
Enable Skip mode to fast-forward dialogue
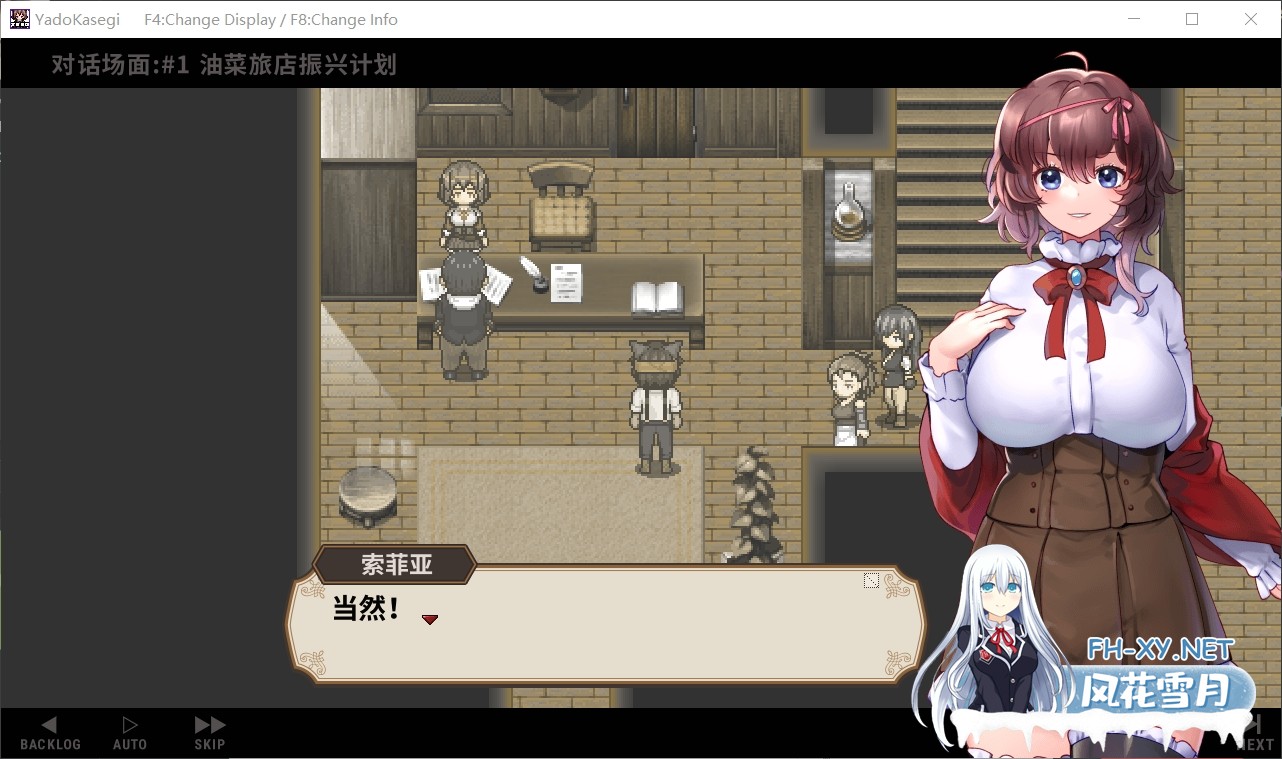coord(207,732)
